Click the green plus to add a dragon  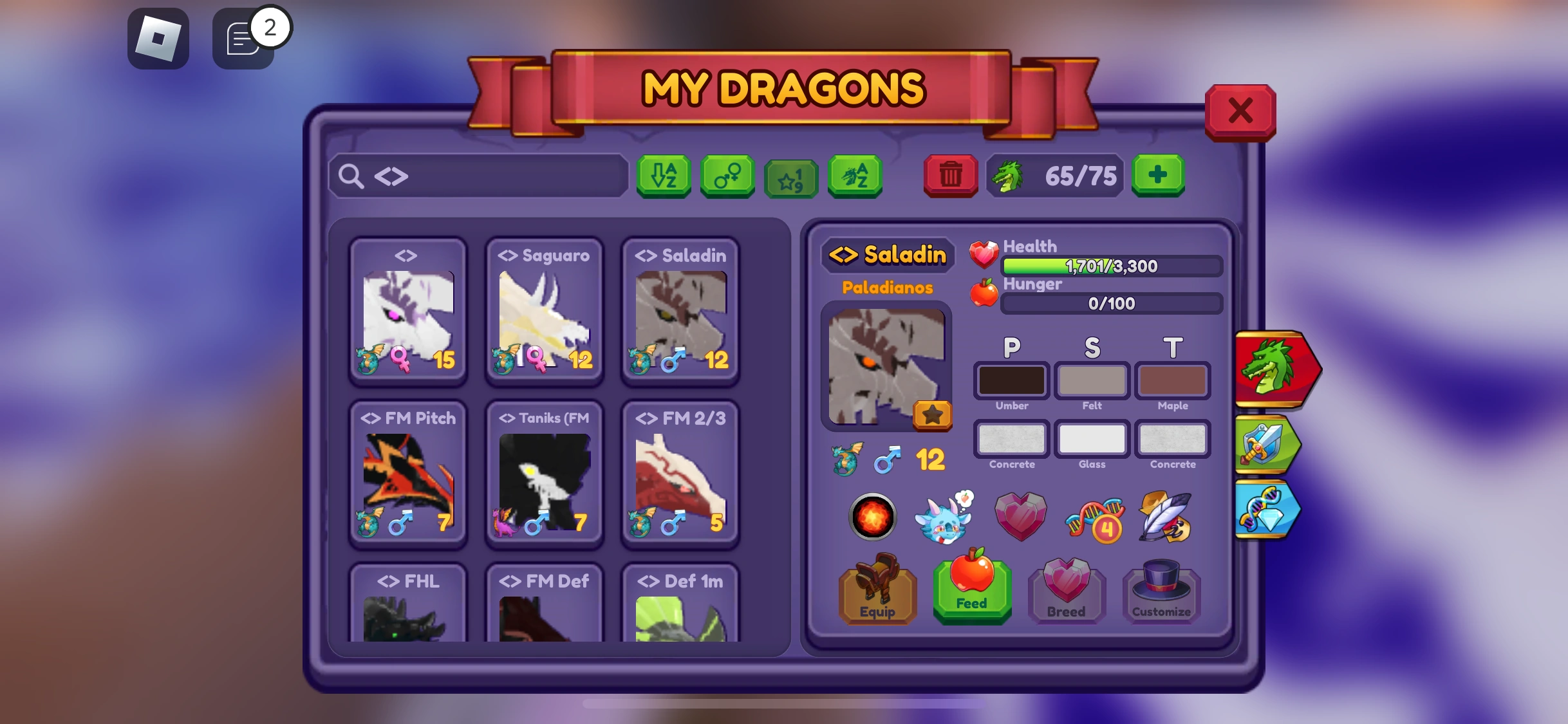(1158, 175)
